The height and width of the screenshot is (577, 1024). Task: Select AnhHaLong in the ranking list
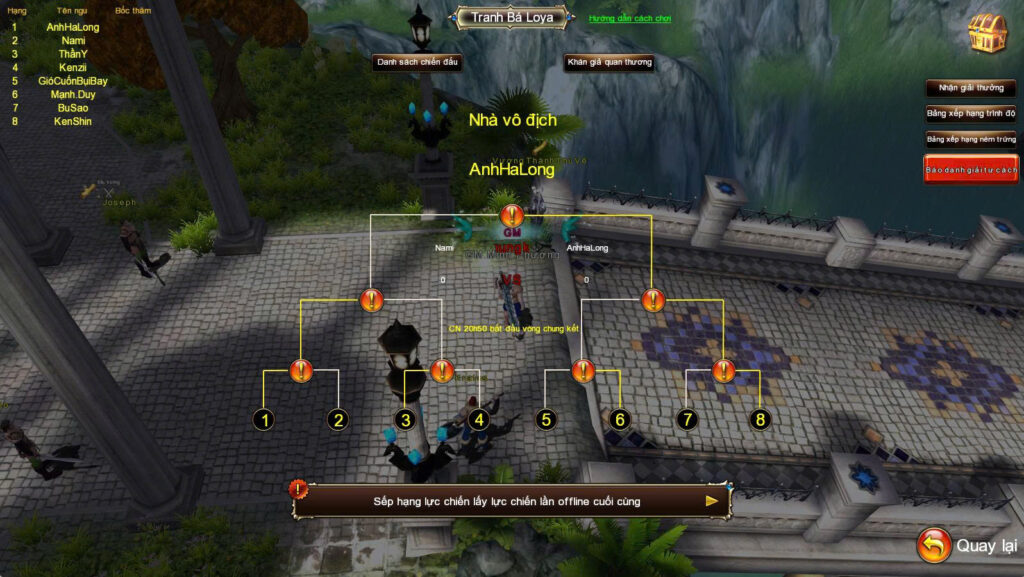pyautogui.click(x=72, y=27)
